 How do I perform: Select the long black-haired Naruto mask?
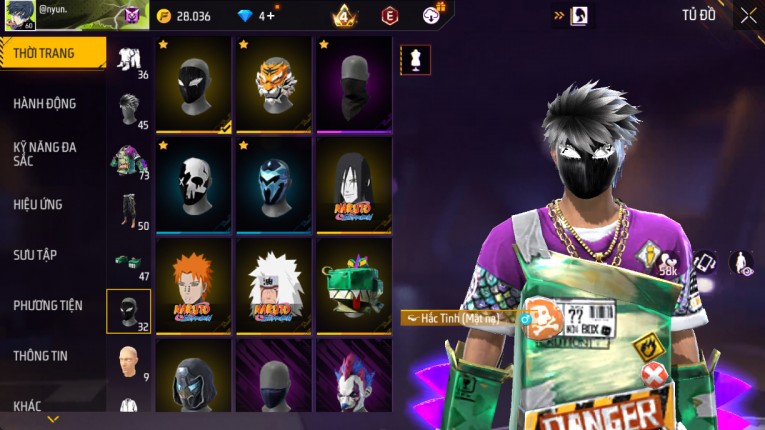[354, 185]
